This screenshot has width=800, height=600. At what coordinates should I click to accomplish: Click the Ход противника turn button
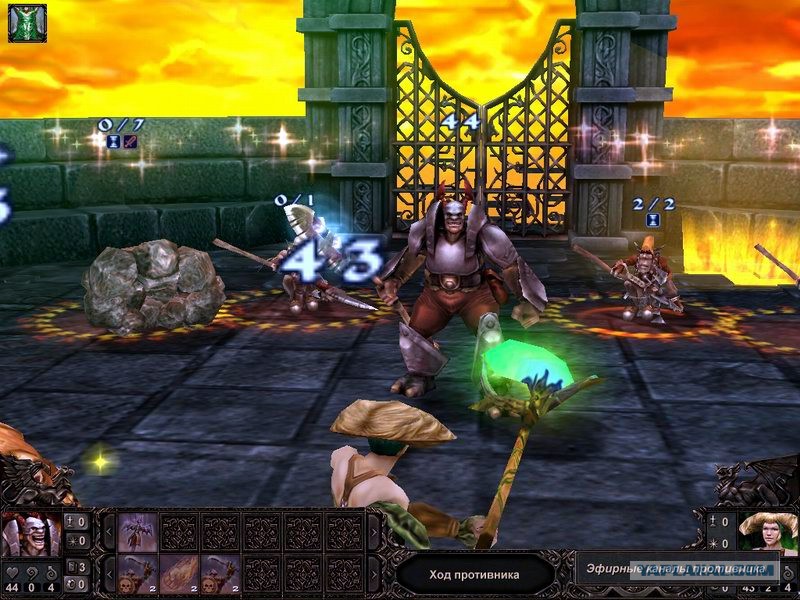coord(474,574)
